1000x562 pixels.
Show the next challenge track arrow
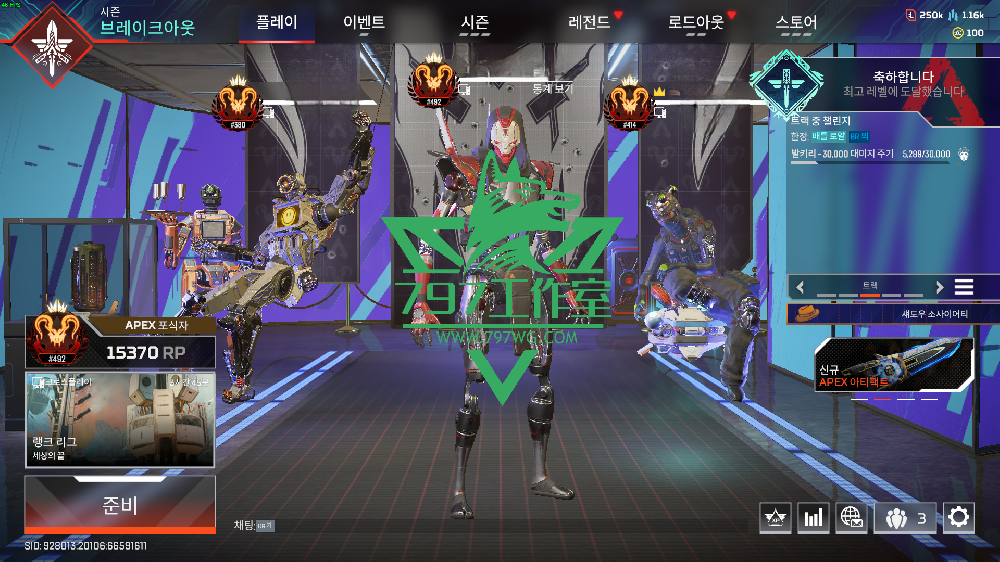point(939,287)
